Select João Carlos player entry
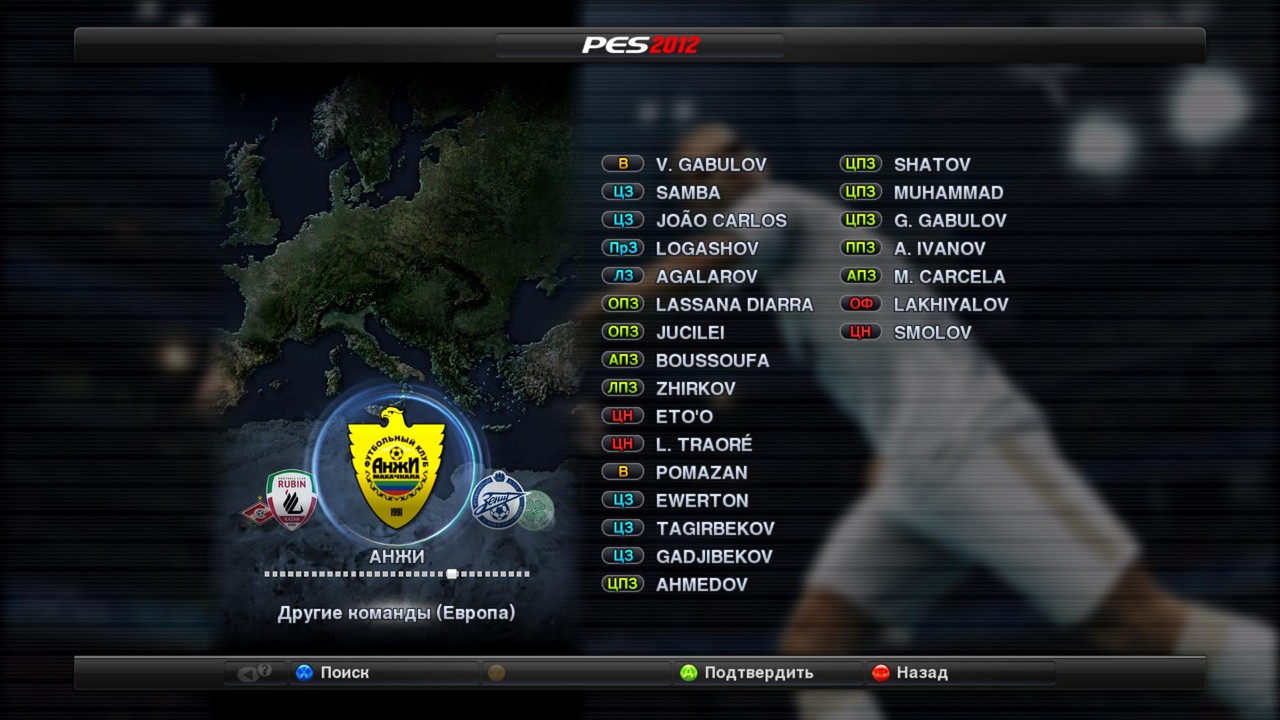The image size is (1280, 720). click(x=720, y=221)
